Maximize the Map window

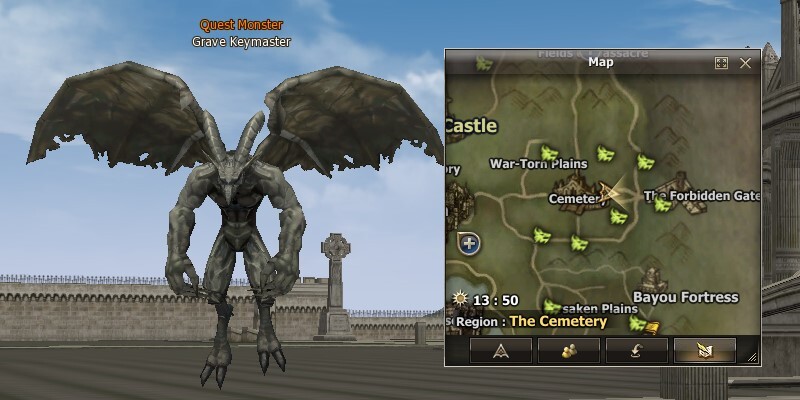(x=721, y=63)
